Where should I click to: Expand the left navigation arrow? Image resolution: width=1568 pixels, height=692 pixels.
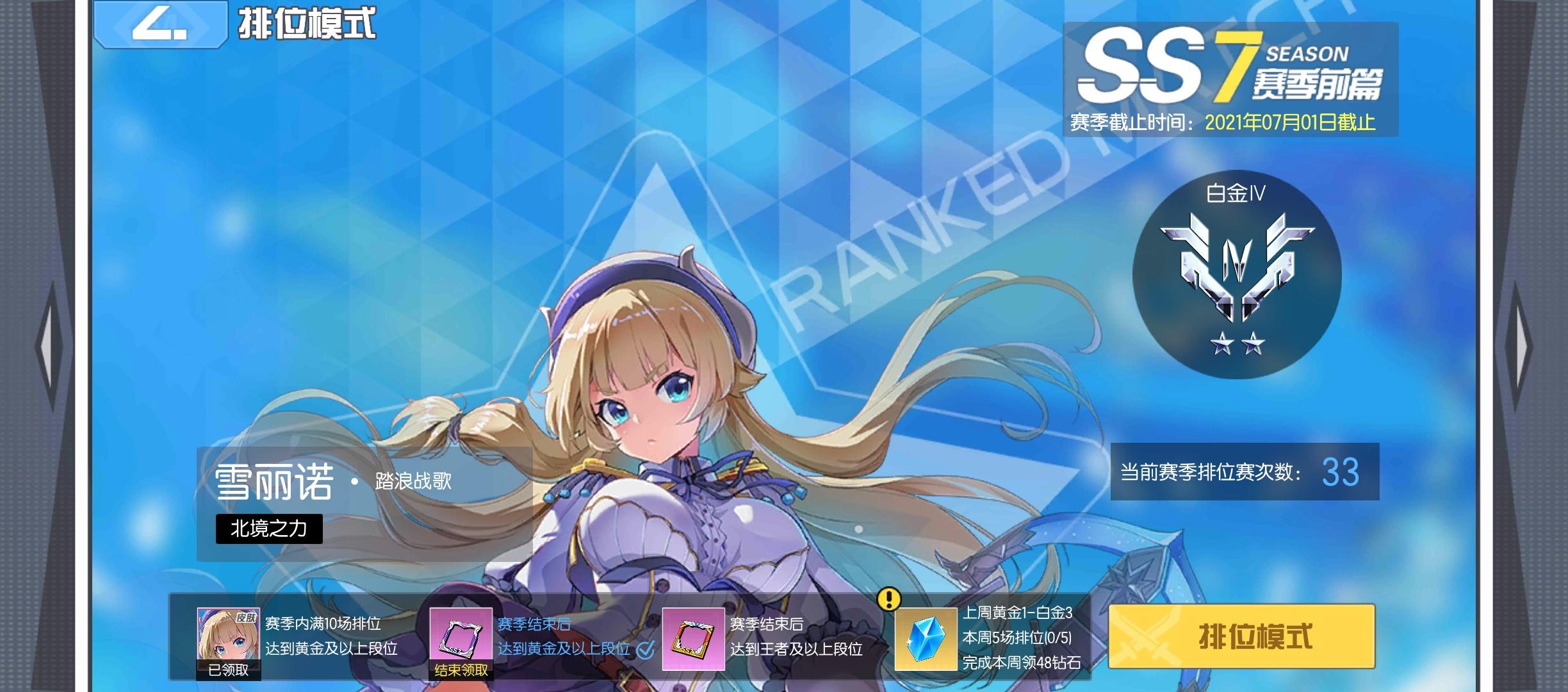pyautogui.click(x=53, y=346)
